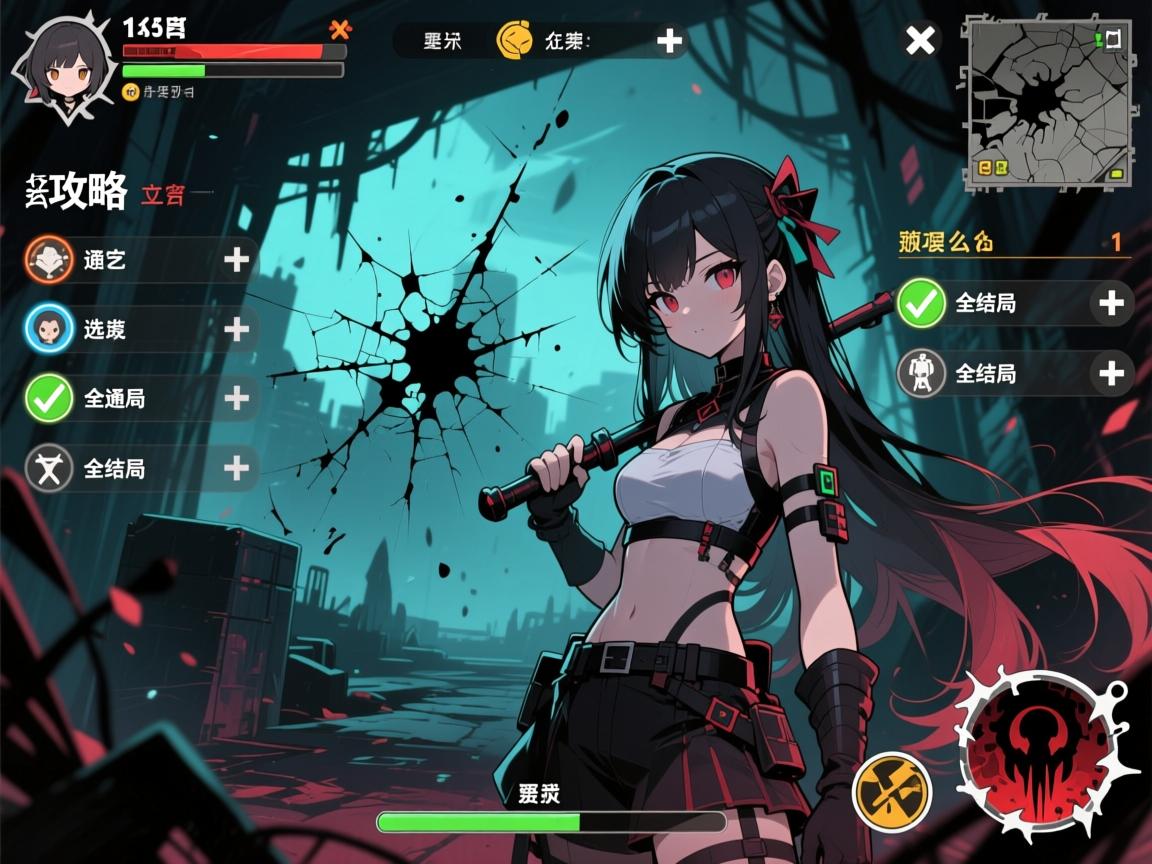Open the 立窝 tab beside the 攻略 heading
Screen dimensions: 1152x864
(x=163, y=194)
